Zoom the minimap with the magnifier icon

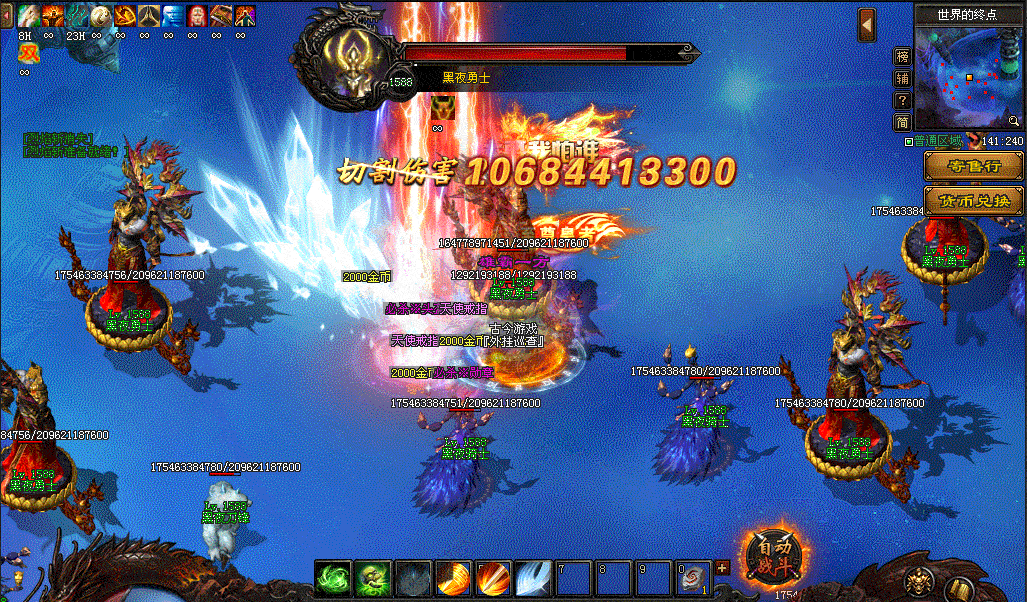point(1013,121)
